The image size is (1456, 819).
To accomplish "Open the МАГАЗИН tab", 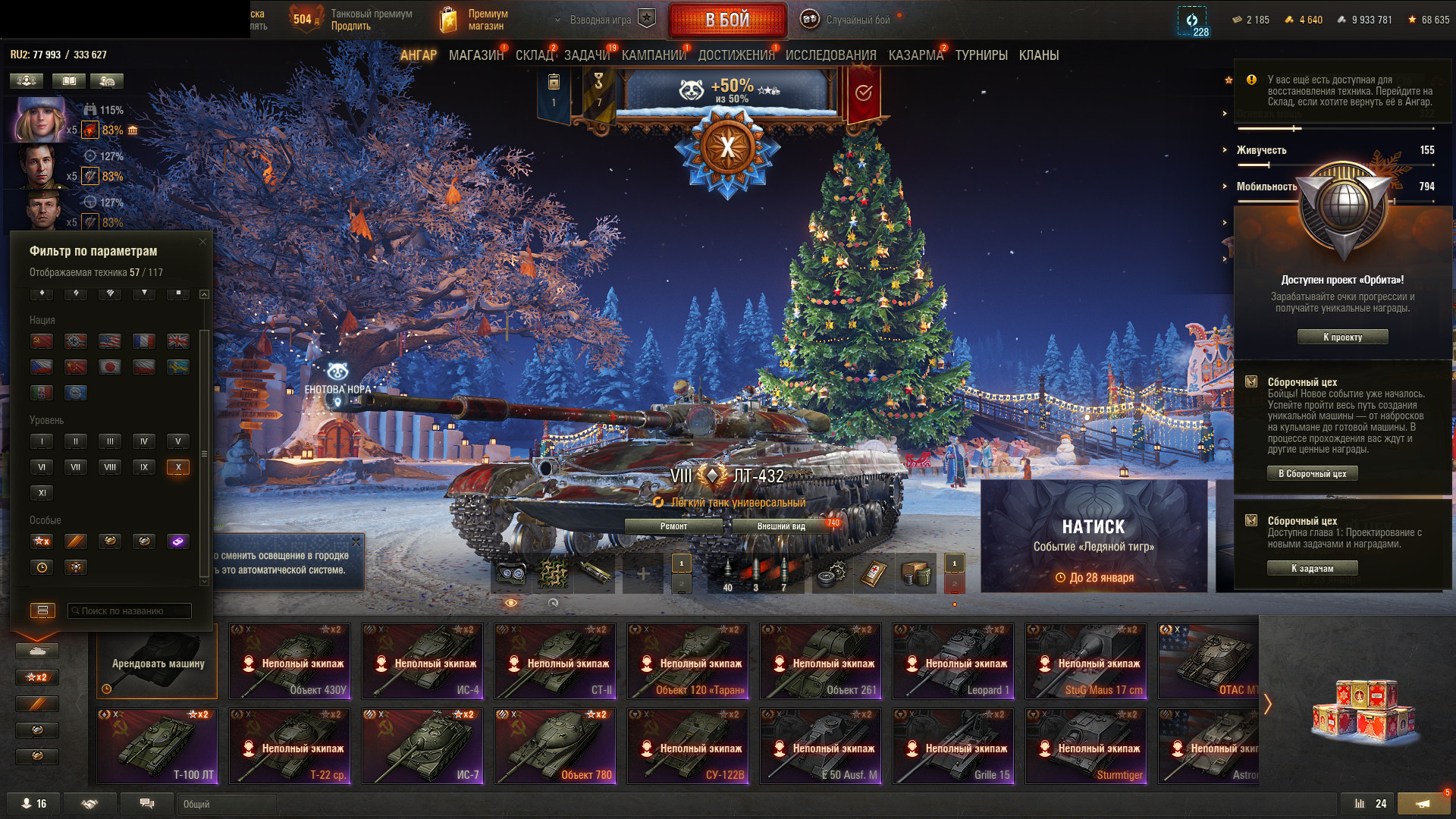I will 475,55.
